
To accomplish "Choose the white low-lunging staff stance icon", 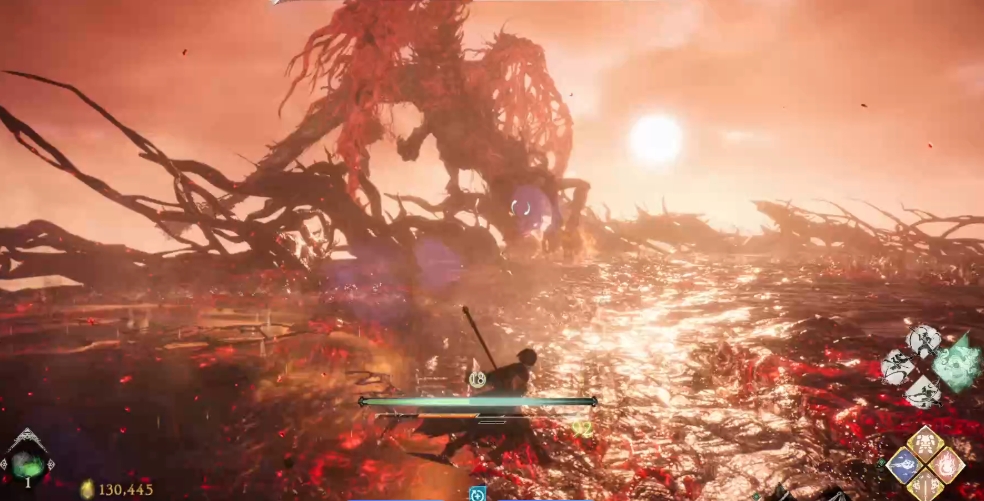I will coord(923,390).
